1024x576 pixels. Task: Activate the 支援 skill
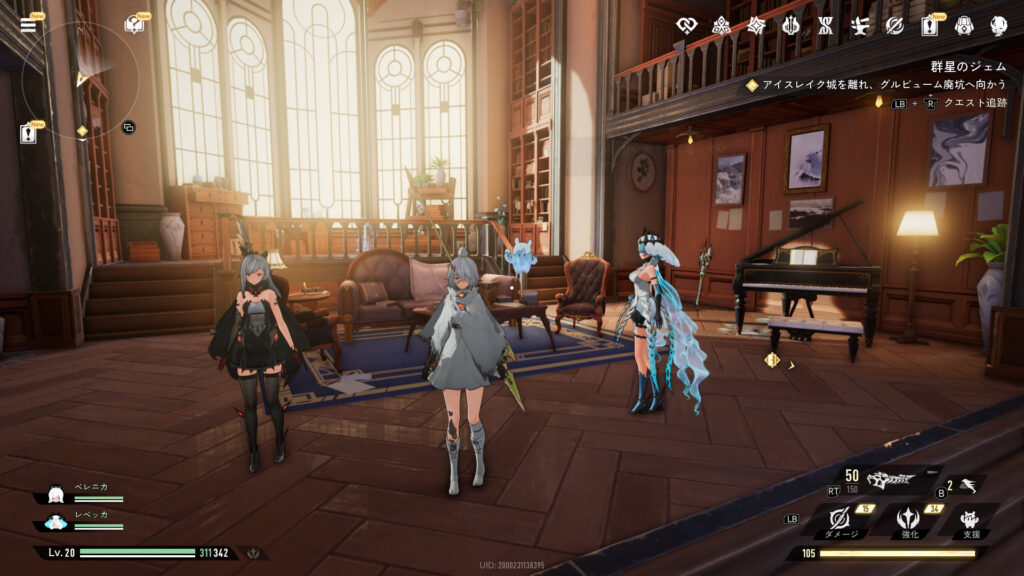[969, 520]
